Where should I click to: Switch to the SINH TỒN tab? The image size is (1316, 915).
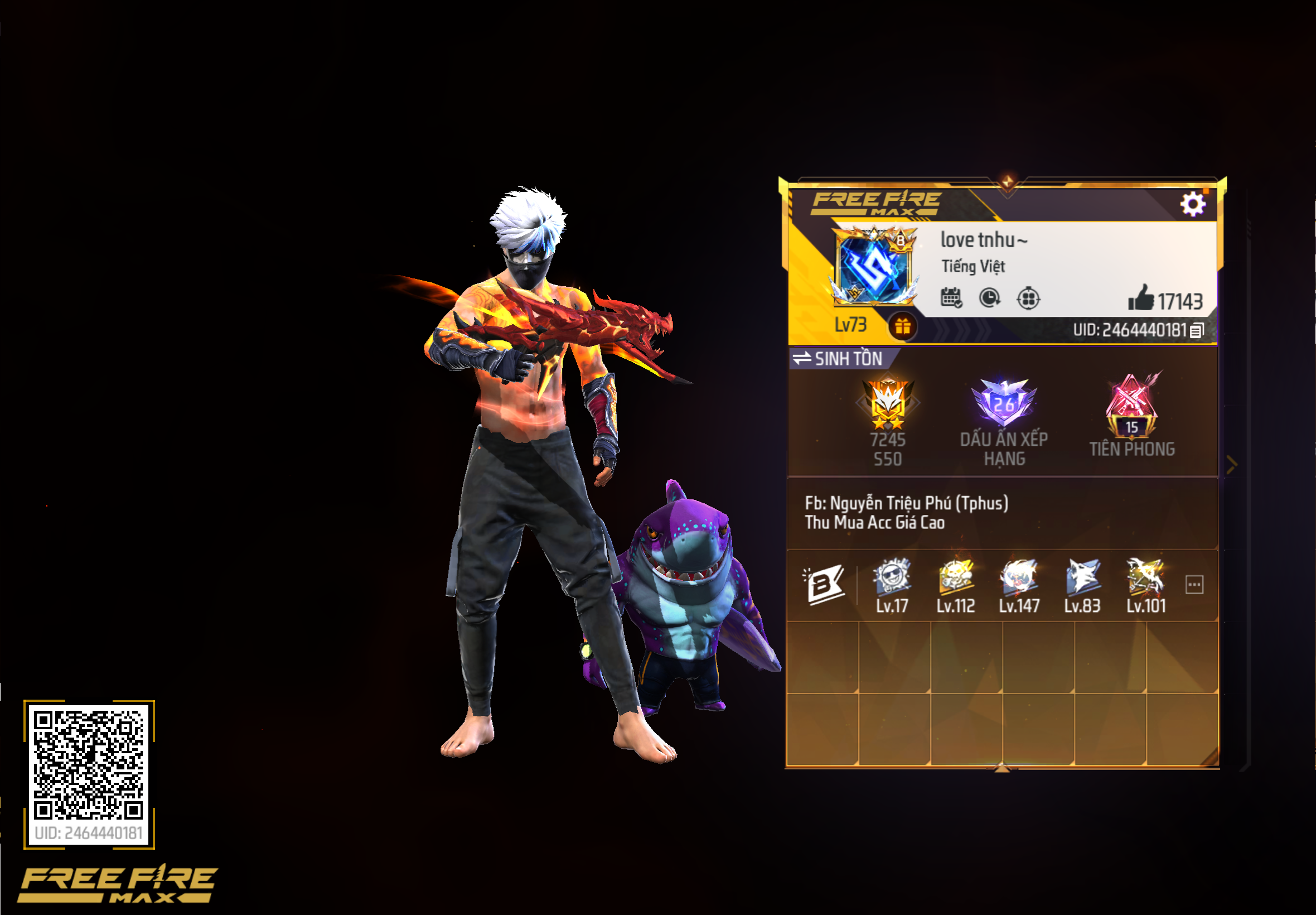tap(848, 359)
